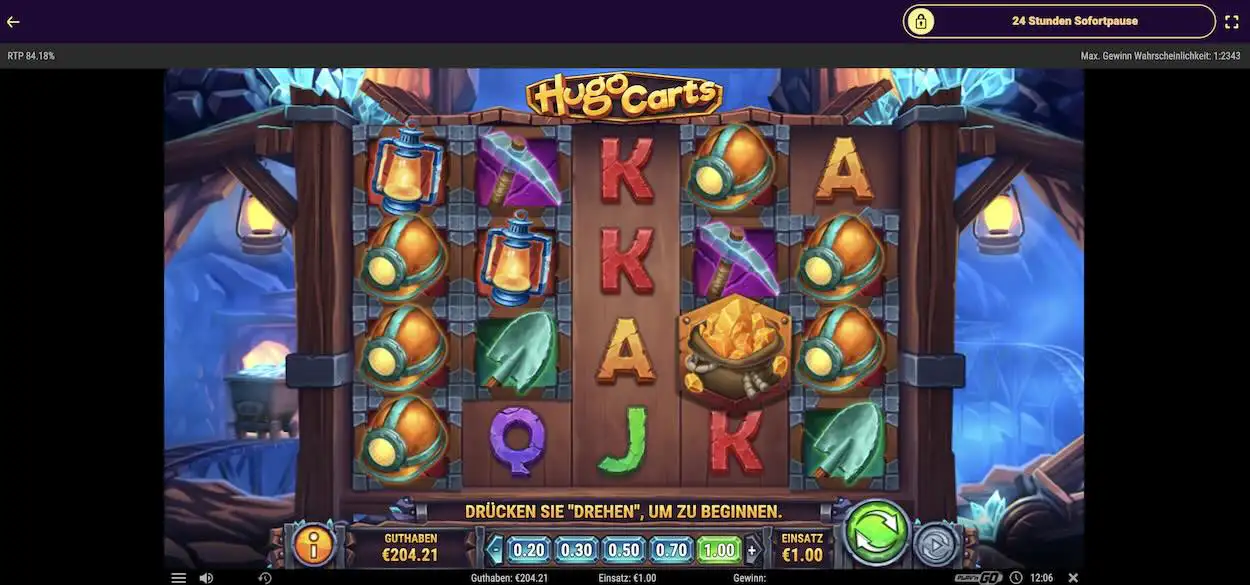The height and width of the screenshot is (585, 1250).
Task: Spin the reels with the green button
Action: (877, 532)
